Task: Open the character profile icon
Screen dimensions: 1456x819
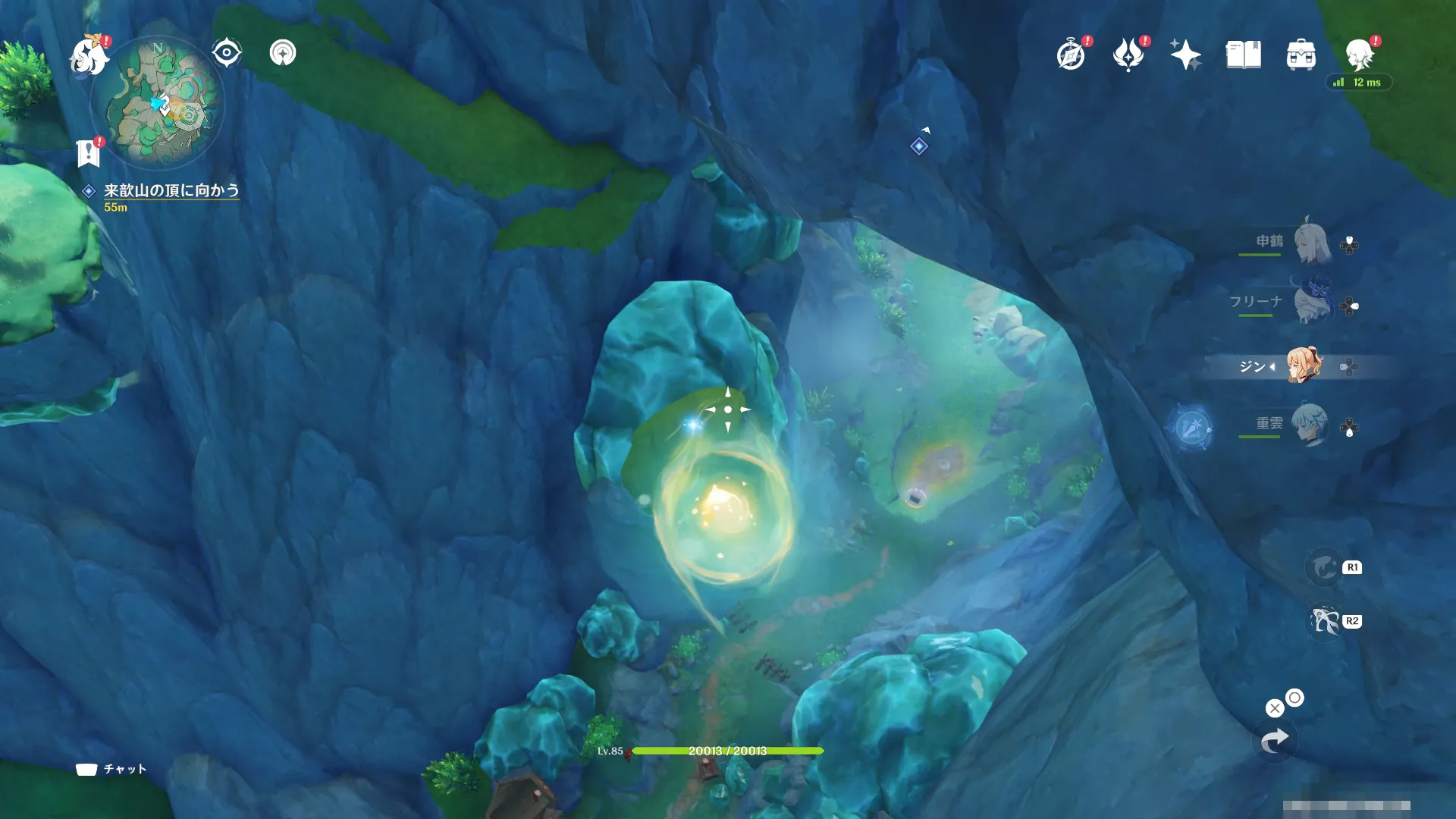Action: point(1359,55)
